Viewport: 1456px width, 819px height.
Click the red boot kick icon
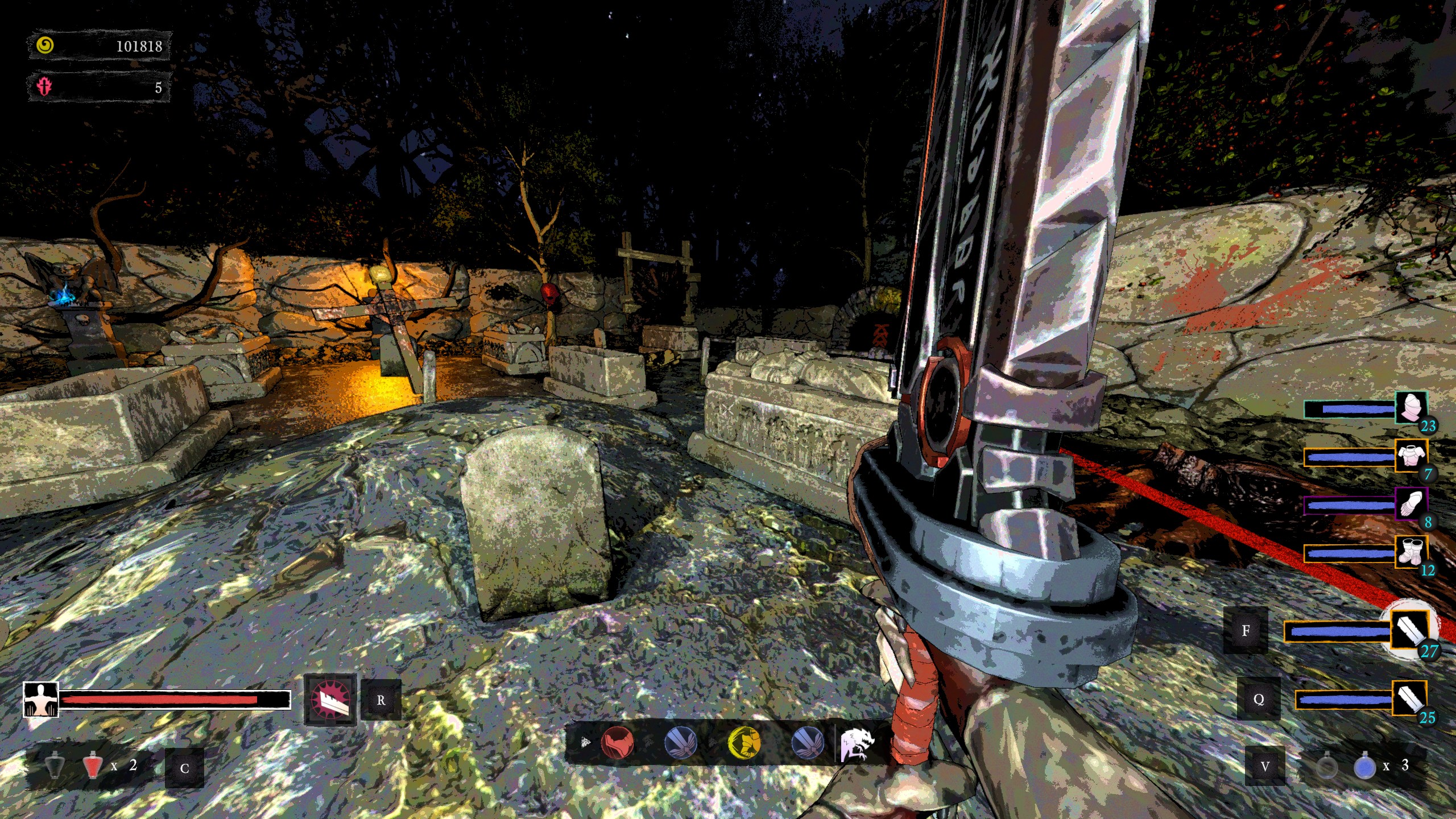pos(617,743)
